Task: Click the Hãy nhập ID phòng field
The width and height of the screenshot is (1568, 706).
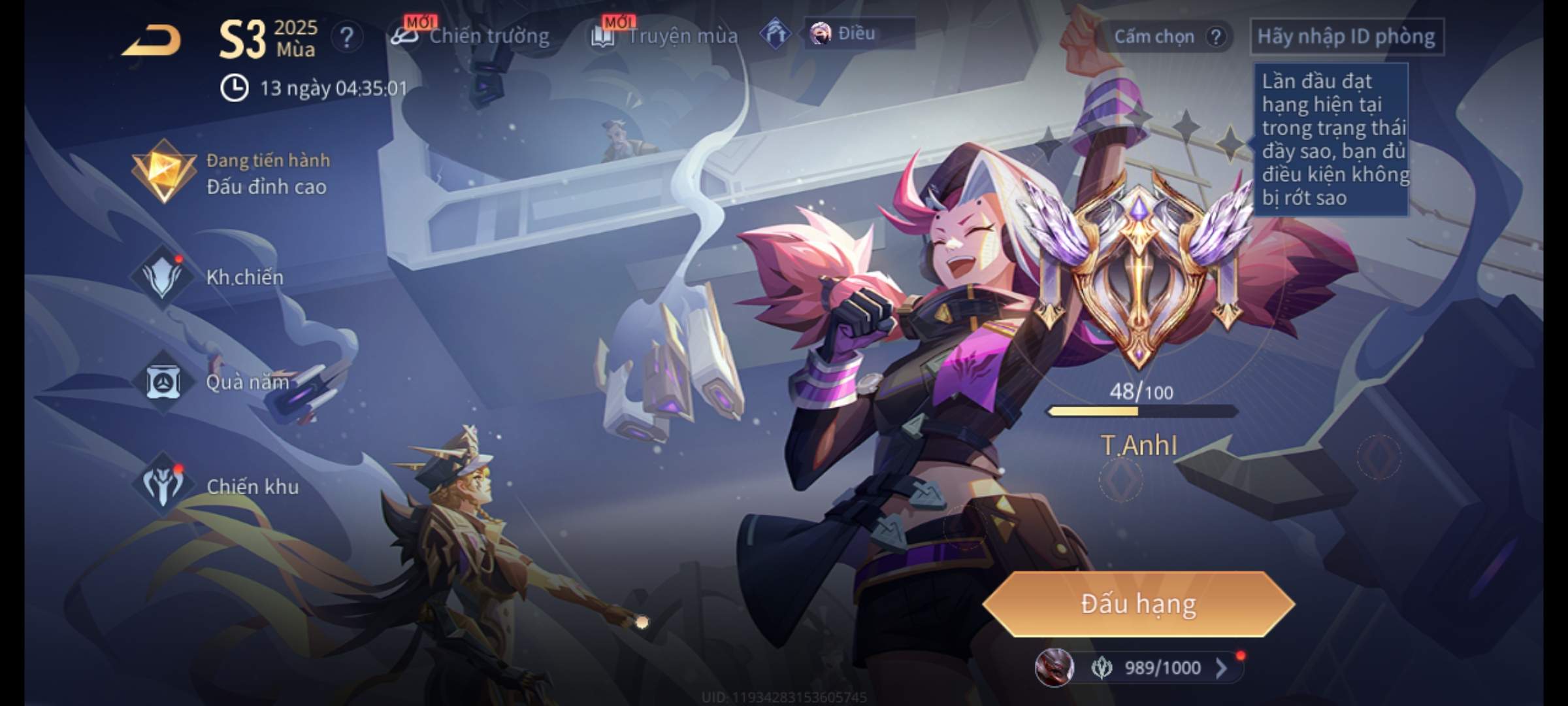Action: (1346, 37)
